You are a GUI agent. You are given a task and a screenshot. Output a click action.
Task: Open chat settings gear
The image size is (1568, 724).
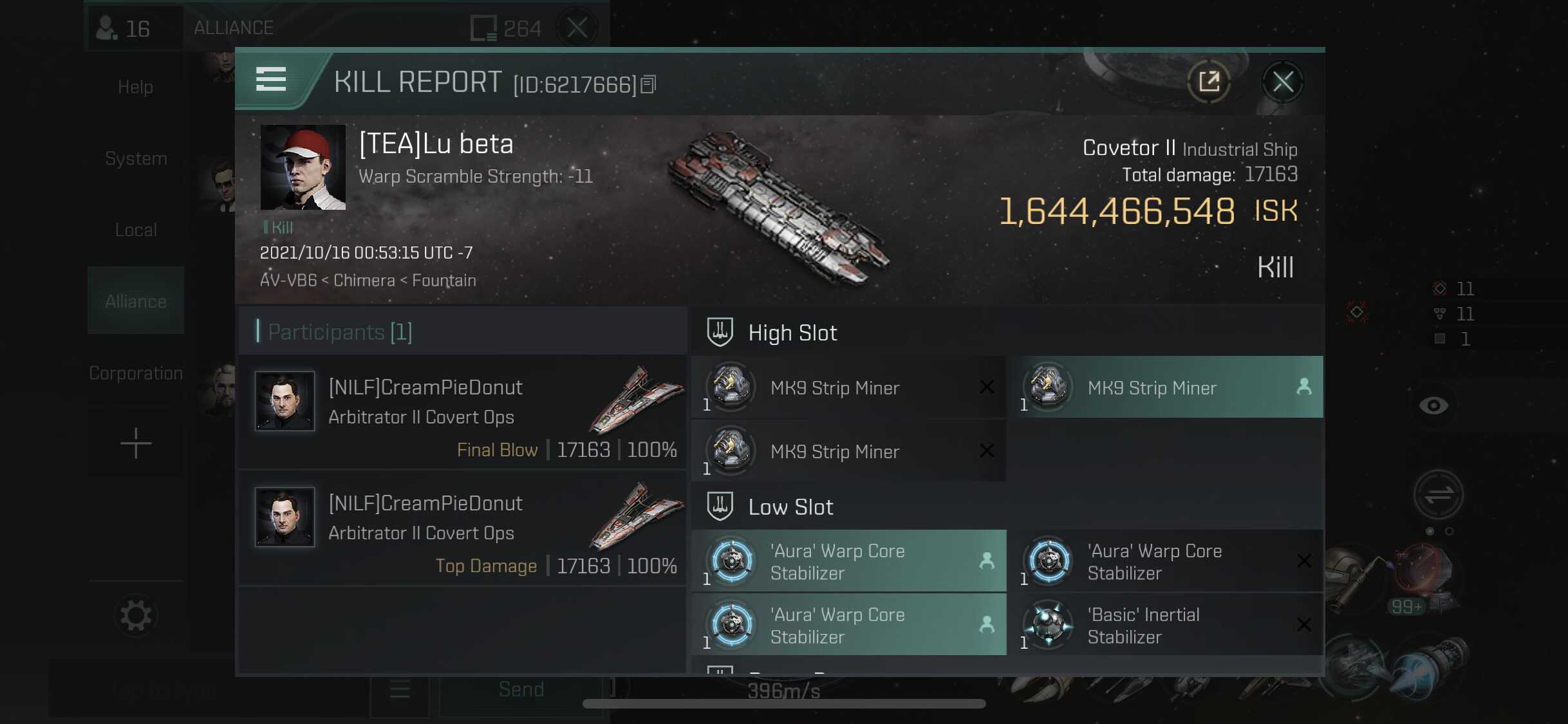click(135, 616)
